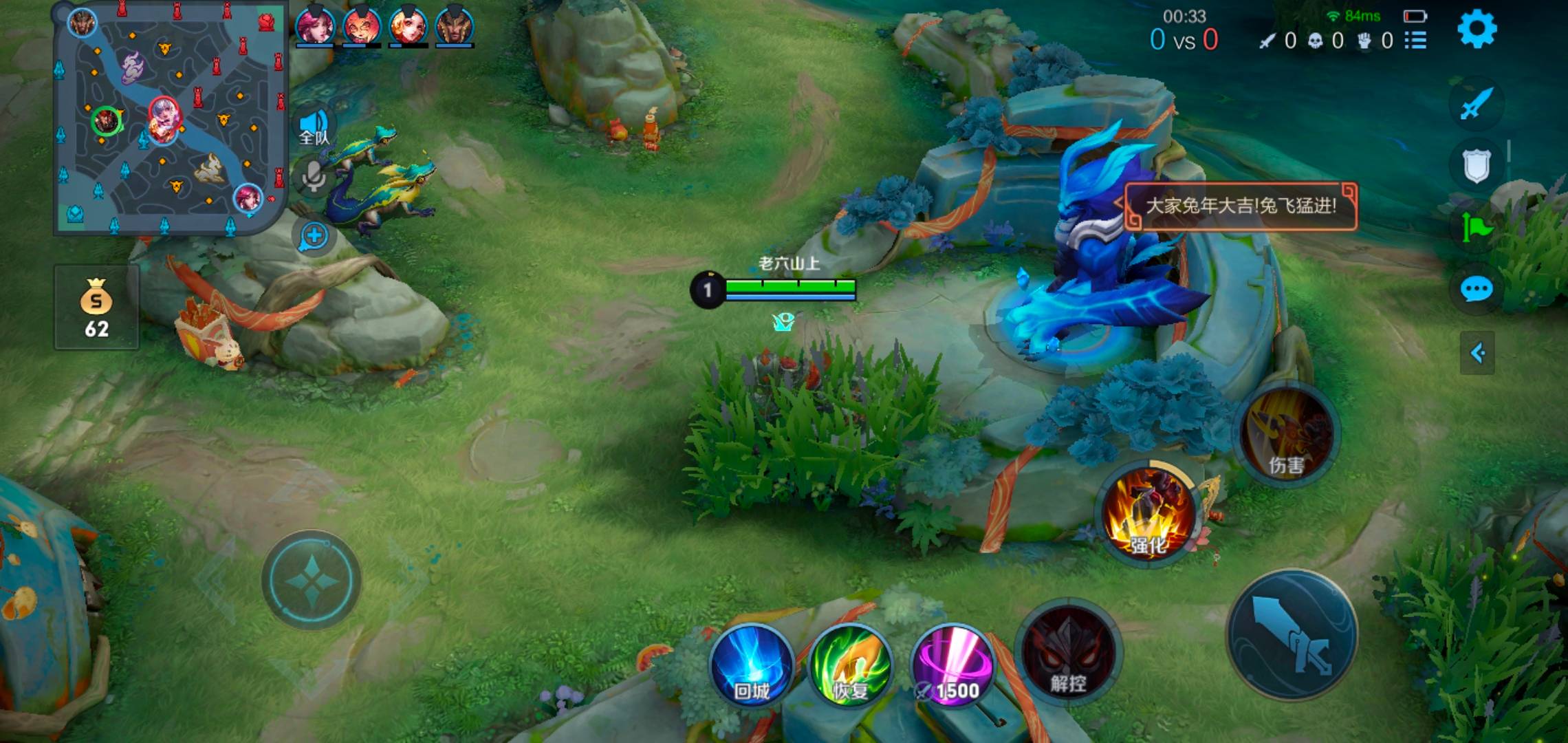1568x743 pixels.
Task: Use the 恢复 restore ability
Action: coord(851,665)
